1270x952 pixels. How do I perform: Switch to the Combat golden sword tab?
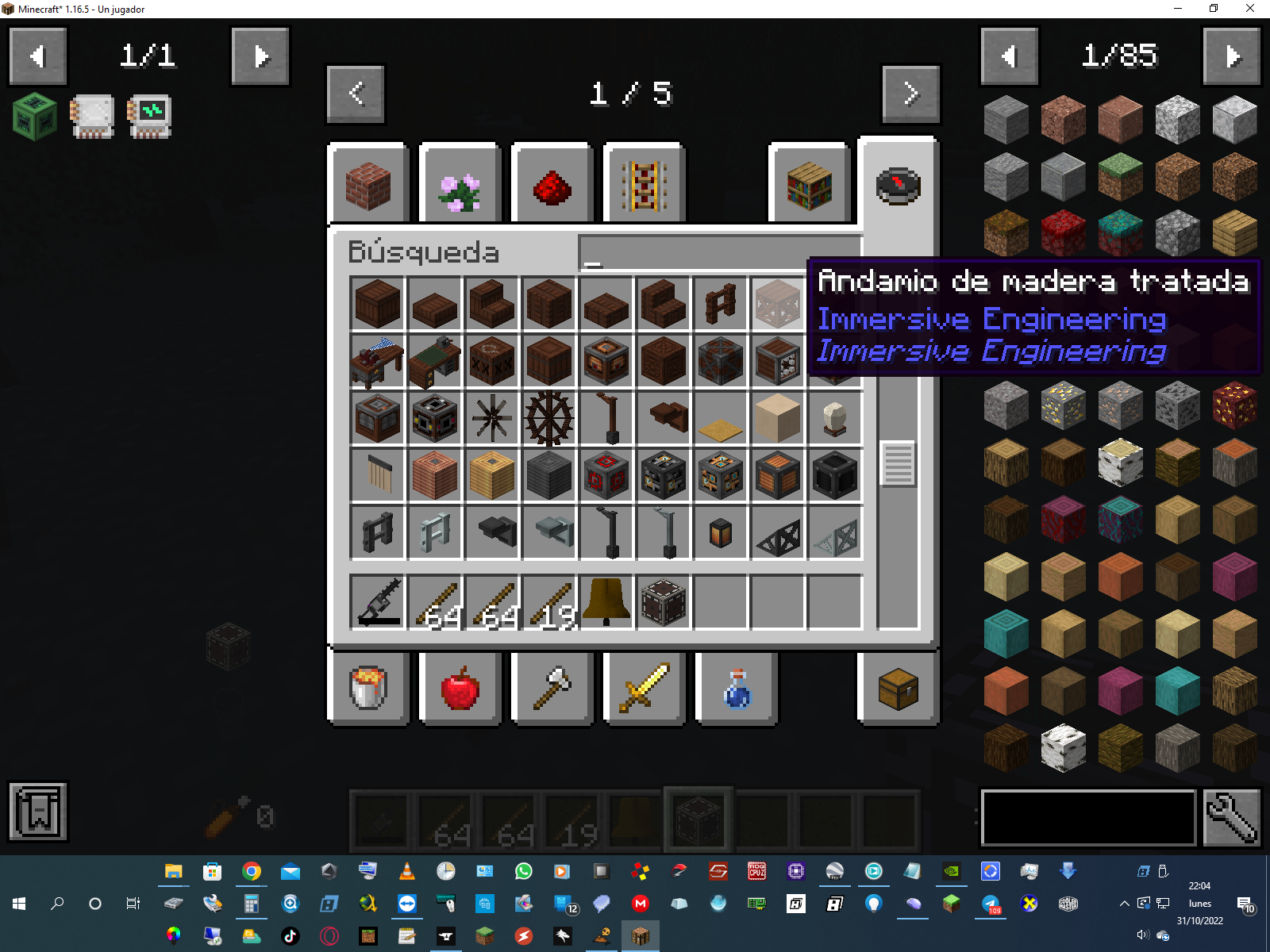644,687
